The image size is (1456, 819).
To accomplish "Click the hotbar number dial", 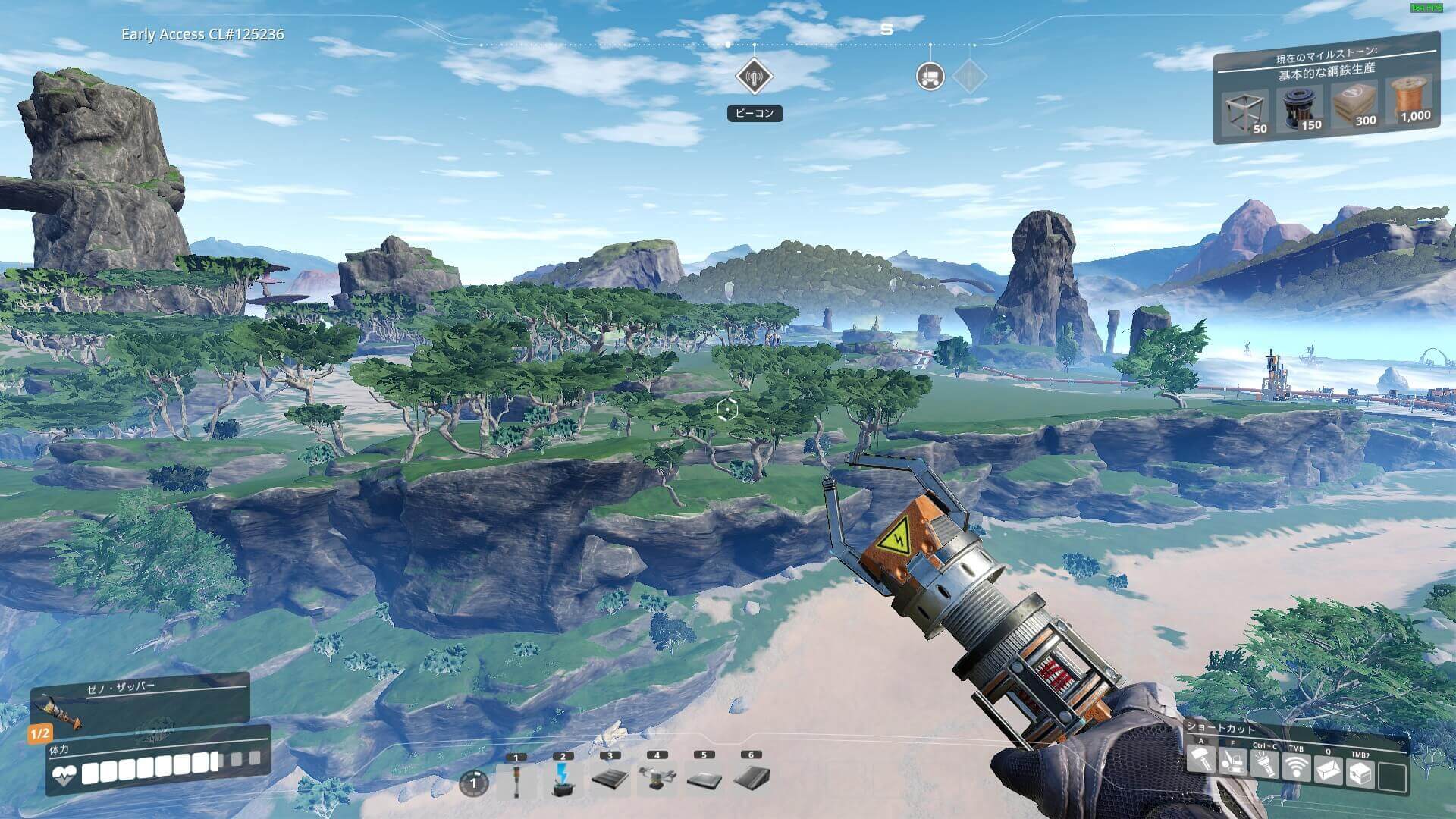I will tap(474, 783).
